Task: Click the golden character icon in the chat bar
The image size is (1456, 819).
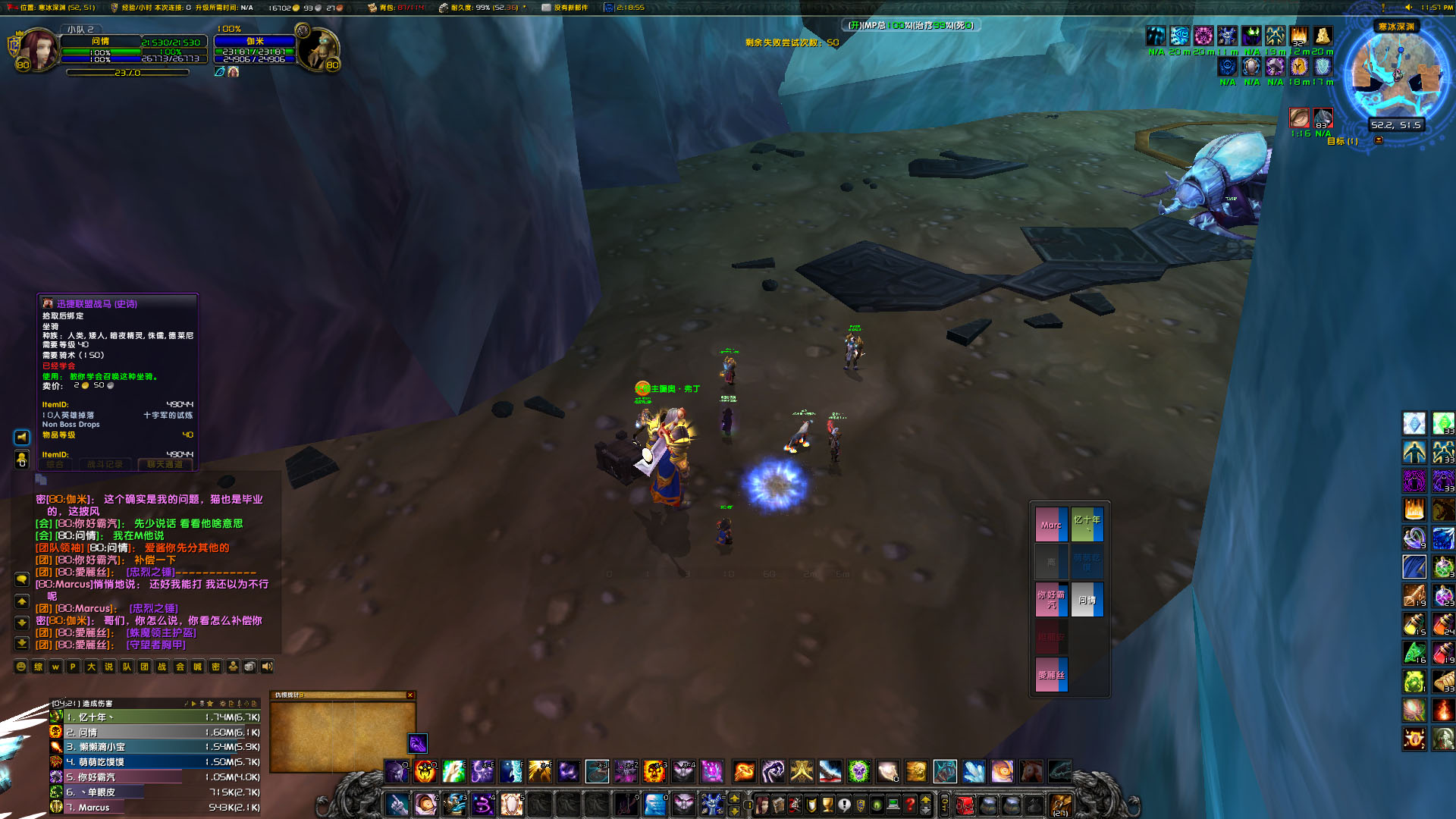Action: pyautogui.click(x=233, y=666)
